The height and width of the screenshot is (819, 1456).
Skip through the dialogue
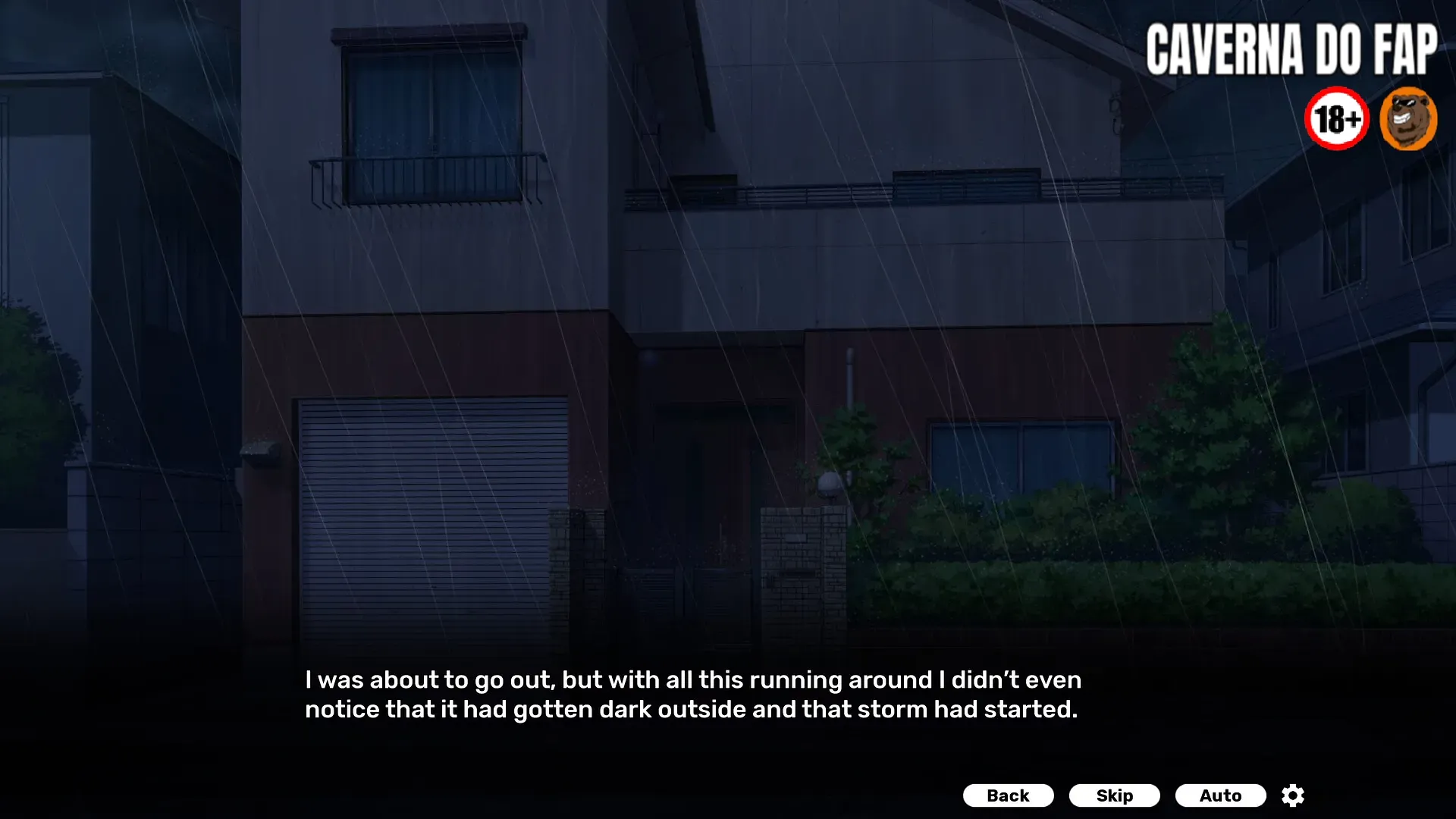1114,795
